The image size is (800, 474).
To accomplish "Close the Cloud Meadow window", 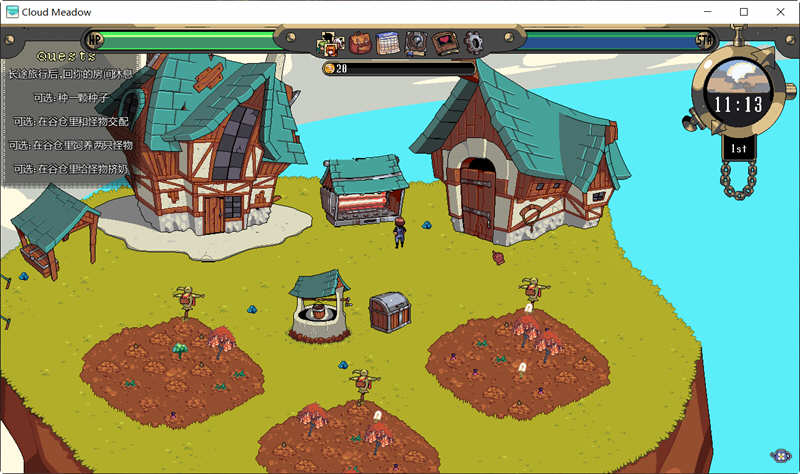I will point(777,12).
